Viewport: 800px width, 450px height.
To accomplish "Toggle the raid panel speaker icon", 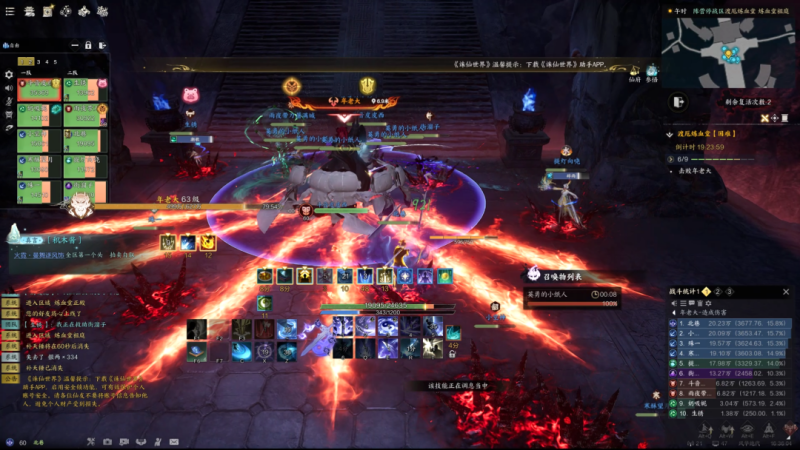I will click(9, 88).
